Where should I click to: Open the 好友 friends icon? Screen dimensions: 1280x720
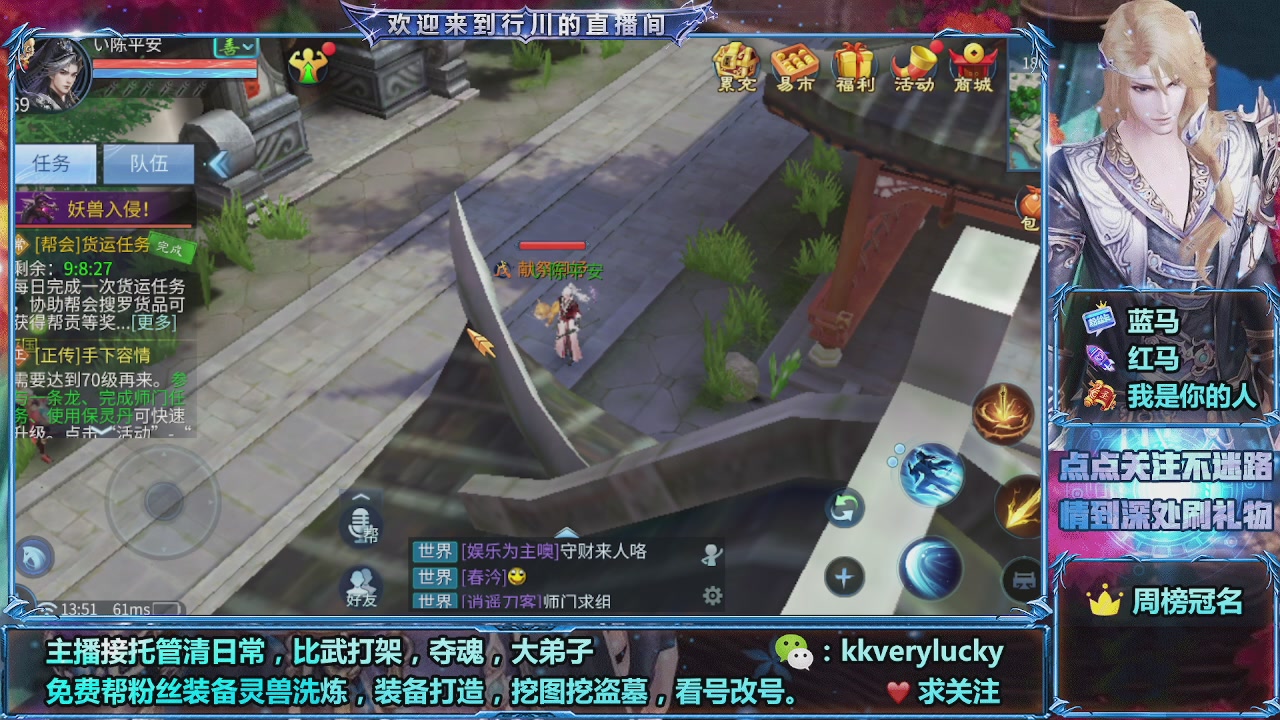click(x=360, y=577)
